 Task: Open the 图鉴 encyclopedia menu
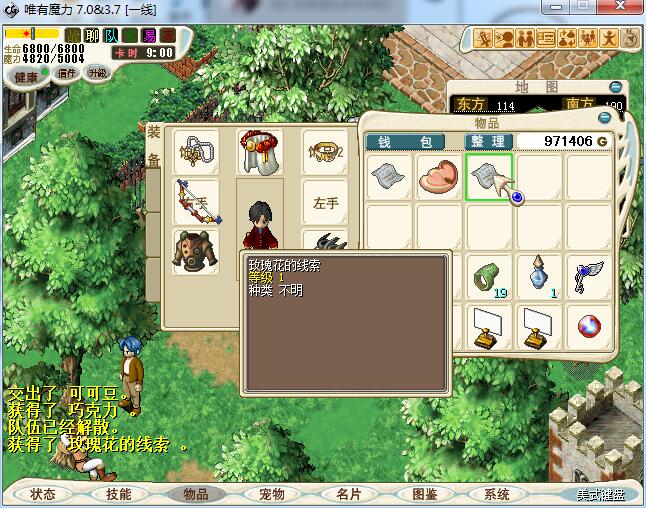424,494
